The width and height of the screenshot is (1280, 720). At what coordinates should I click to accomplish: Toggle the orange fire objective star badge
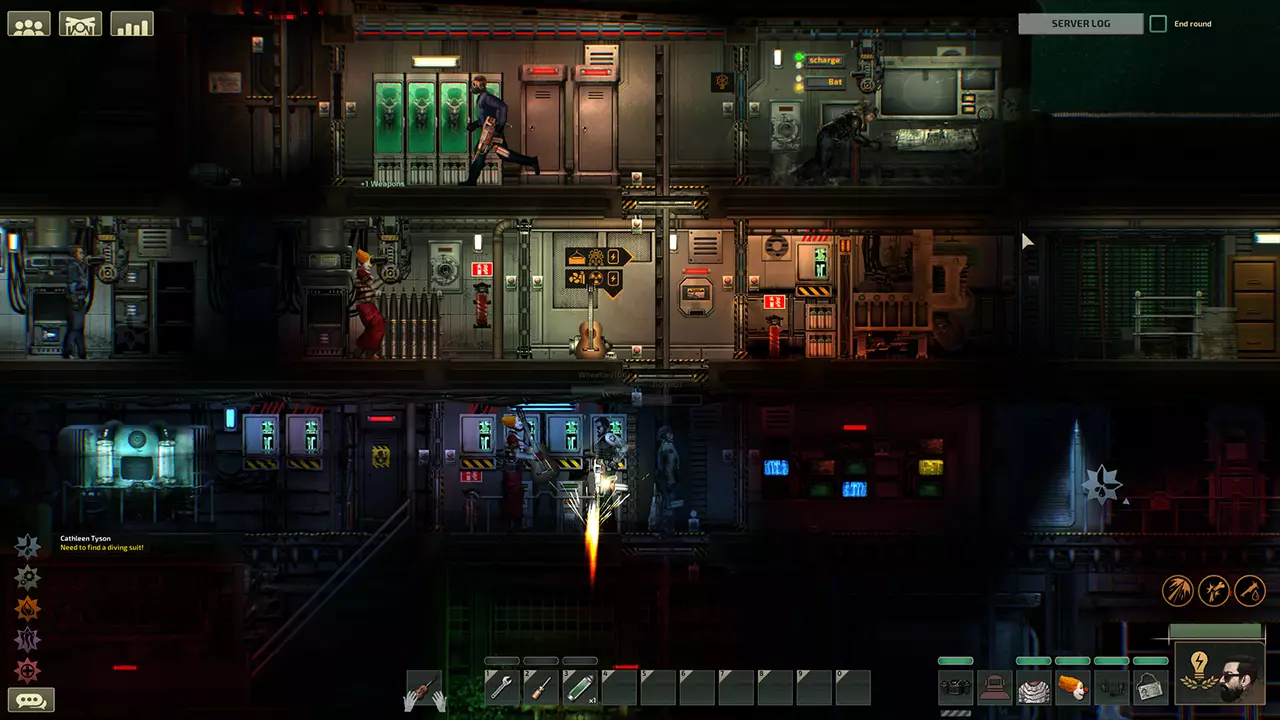pos(28,608)
